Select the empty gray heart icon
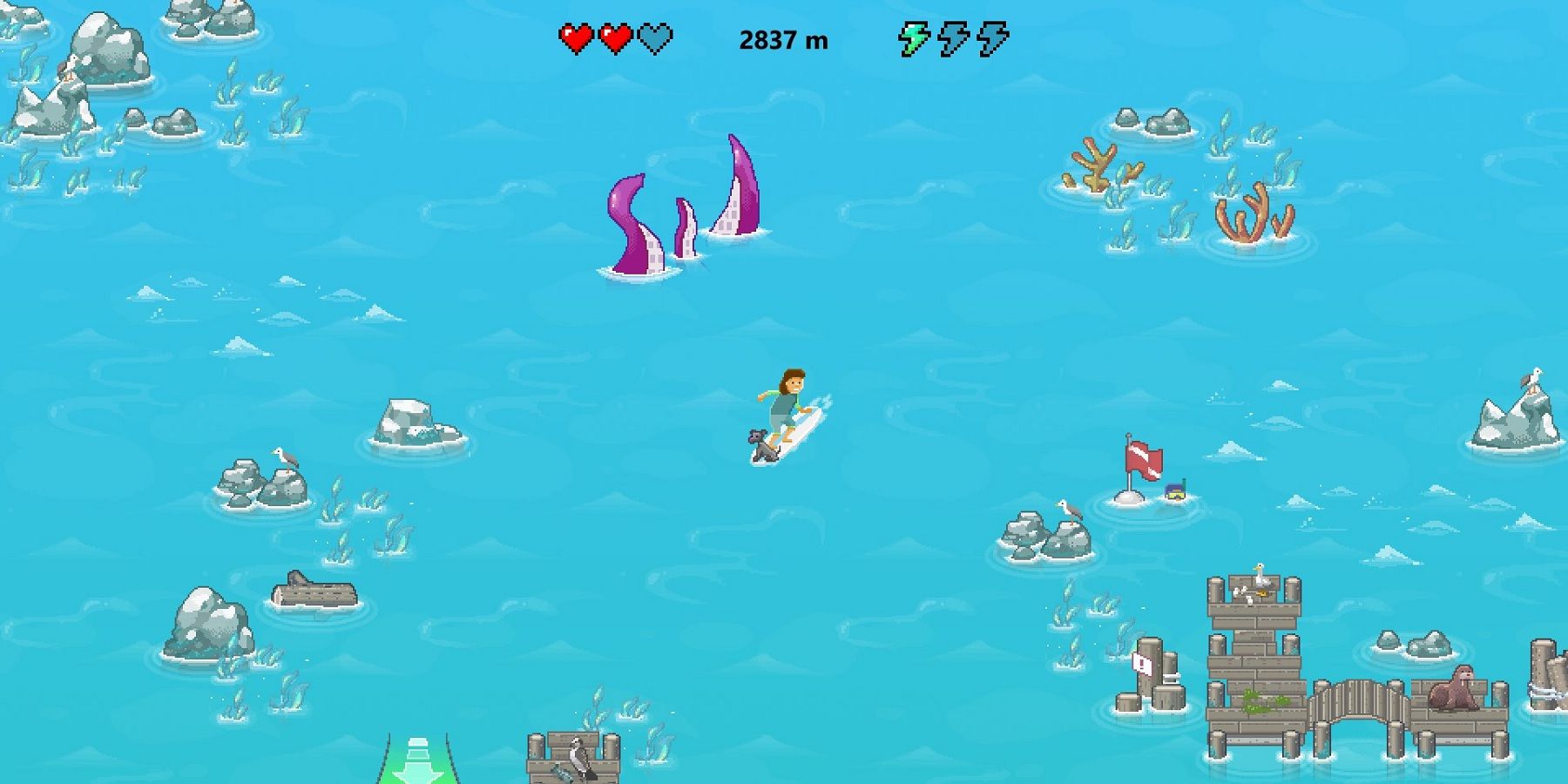The width and height of the screenshot is (1568, 784). pos(658,38)
